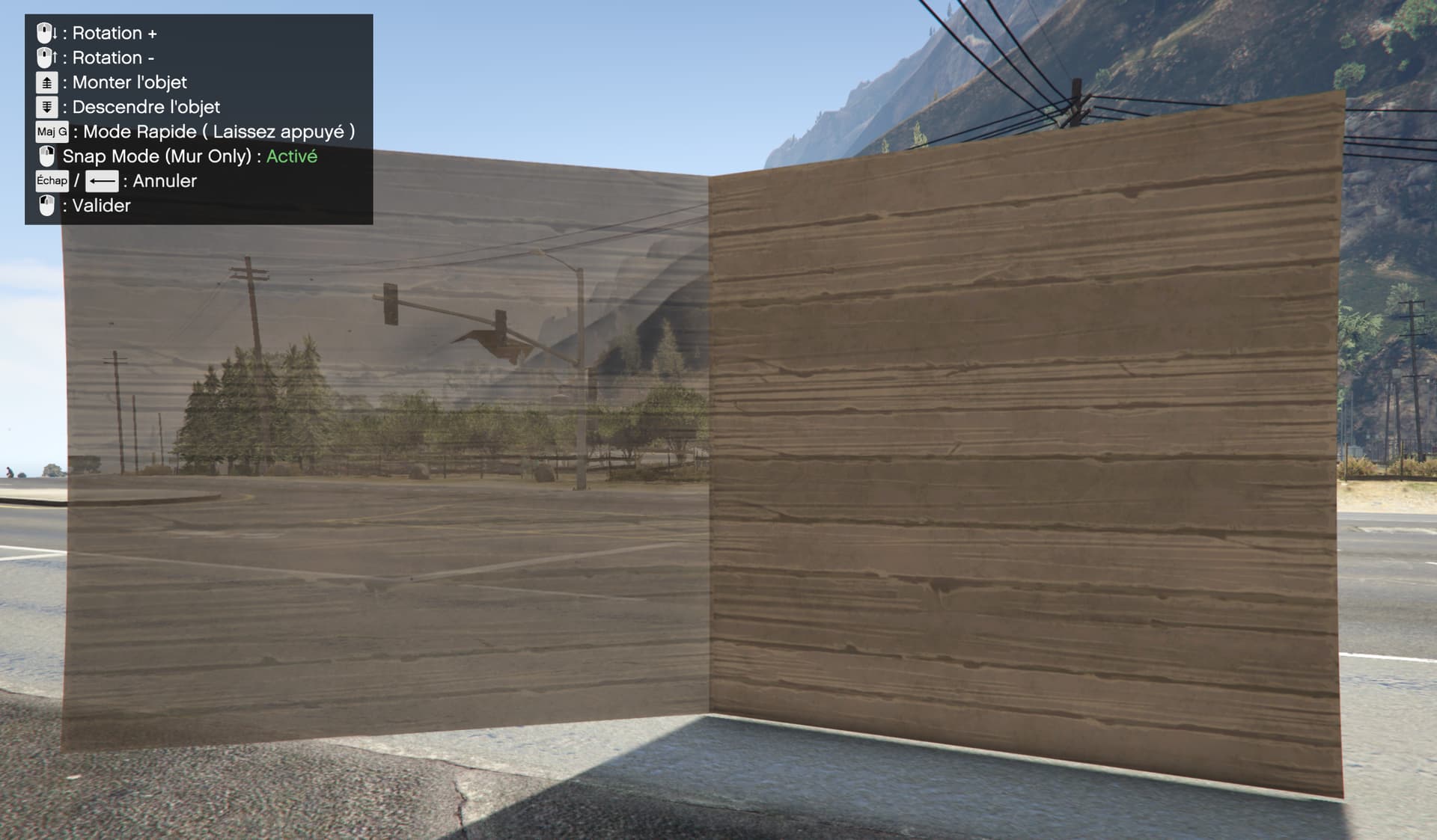
Task: Click the mouse icon next to Snap Mode
Action: point(47,156)
